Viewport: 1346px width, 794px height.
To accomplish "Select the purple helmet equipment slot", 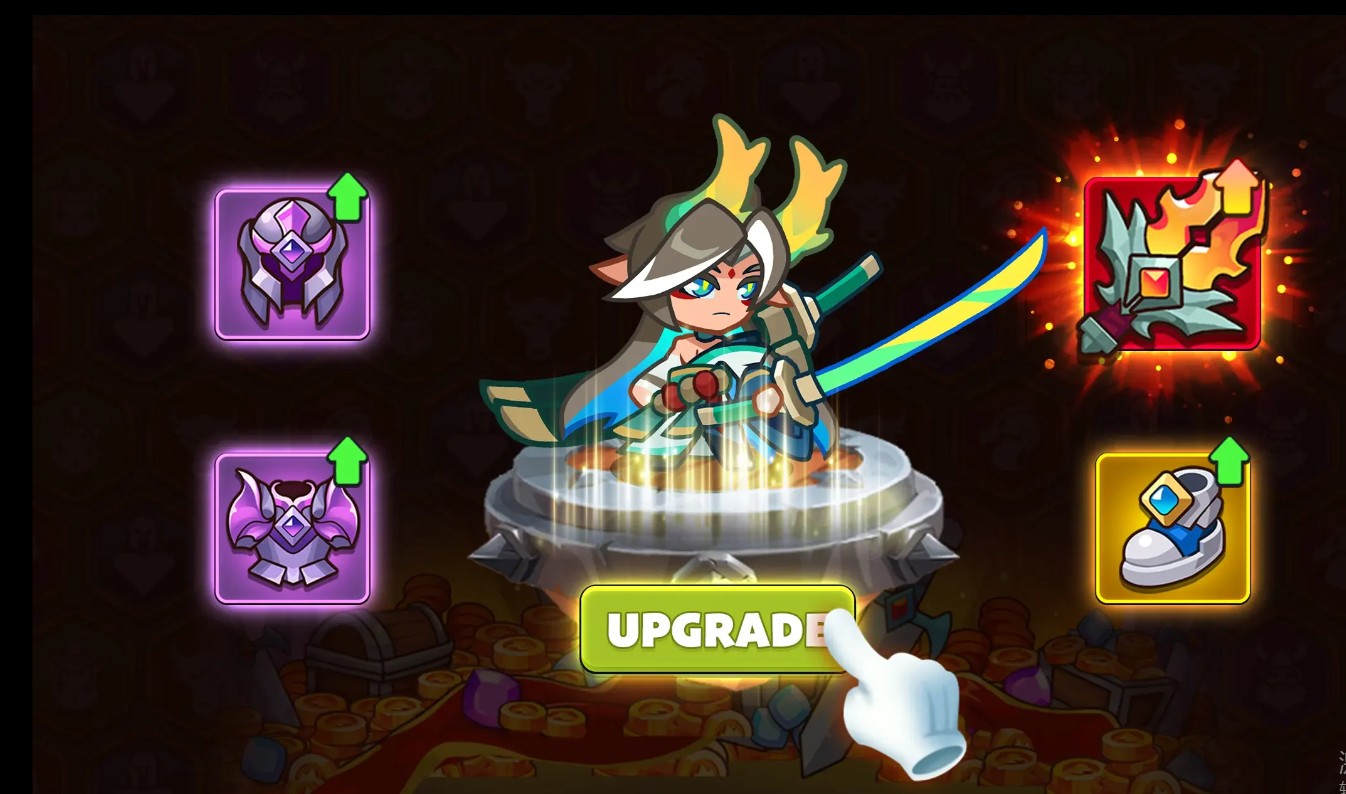I will [292, 264].
